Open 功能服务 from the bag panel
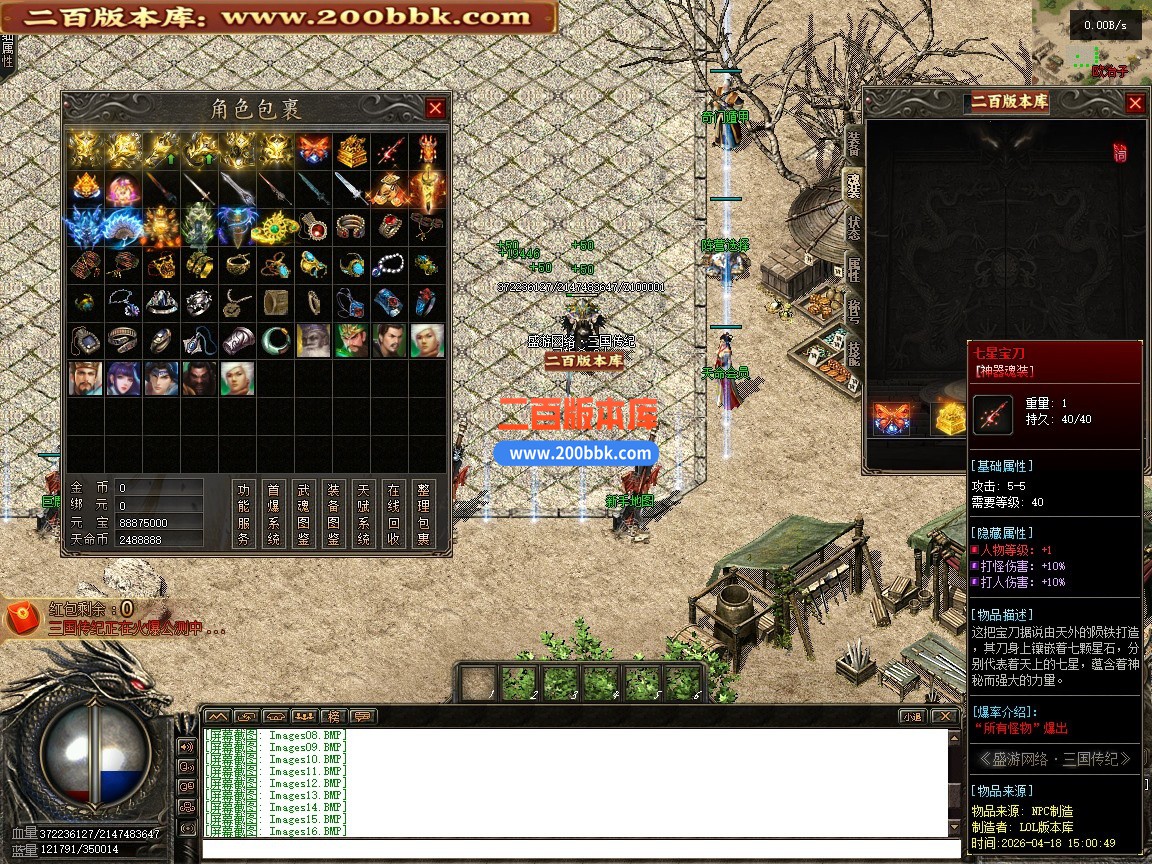The image size is (1152, 864). (244, 513)
